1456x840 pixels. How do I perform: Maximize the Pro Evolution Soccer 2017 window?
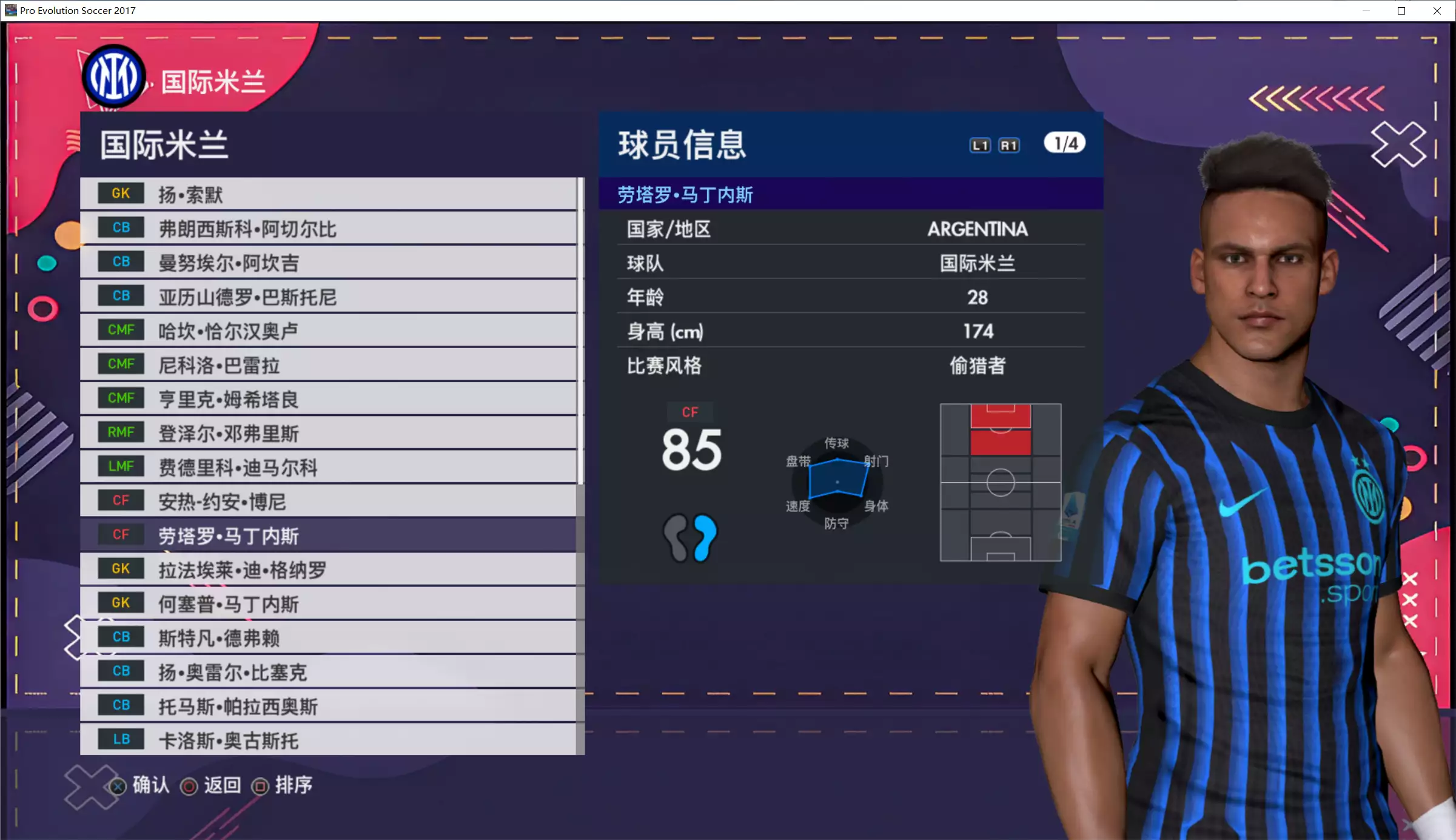point(1401,11)
